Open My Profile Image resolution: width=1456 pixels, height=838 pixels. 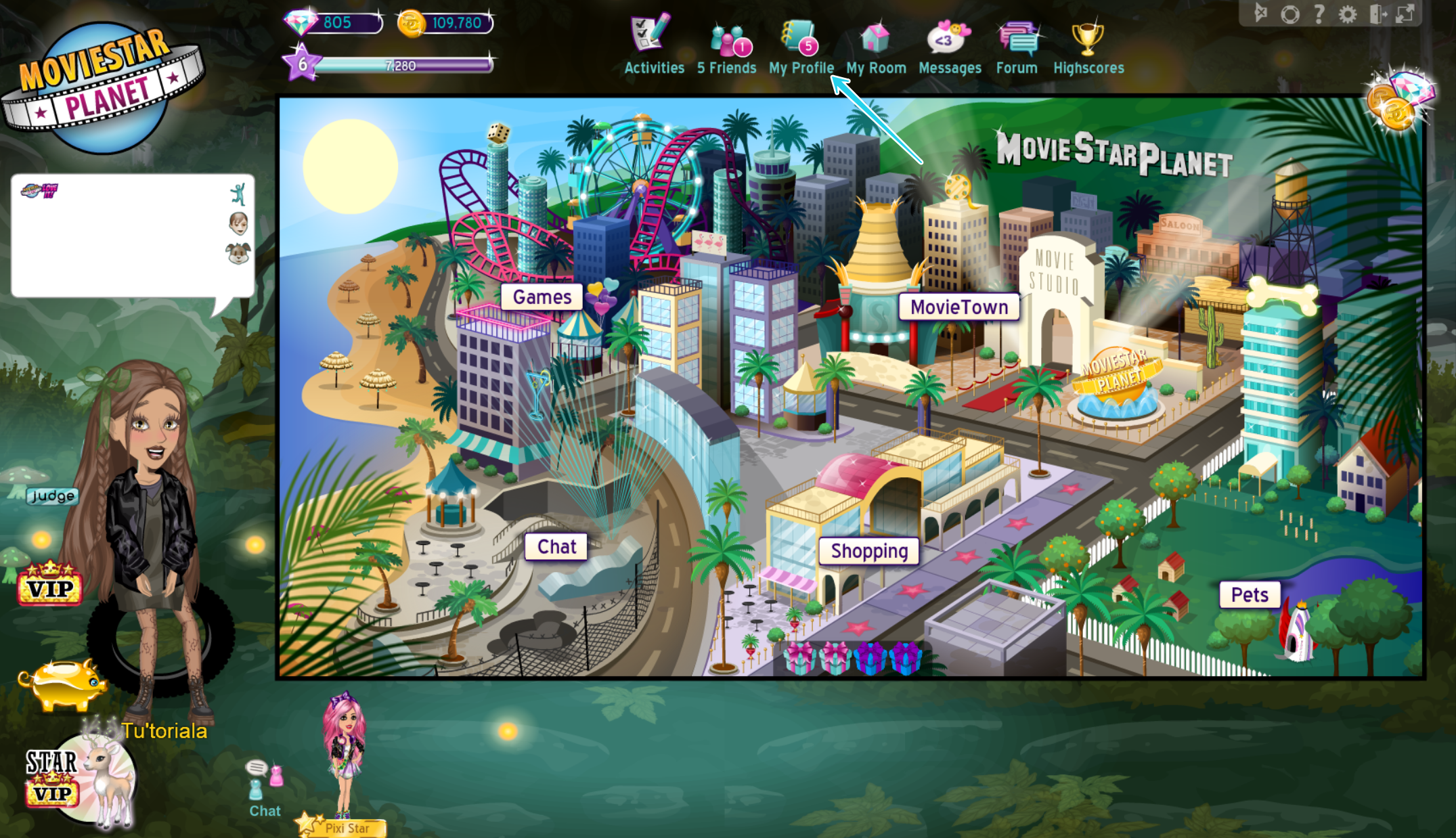tap(802, 44)
